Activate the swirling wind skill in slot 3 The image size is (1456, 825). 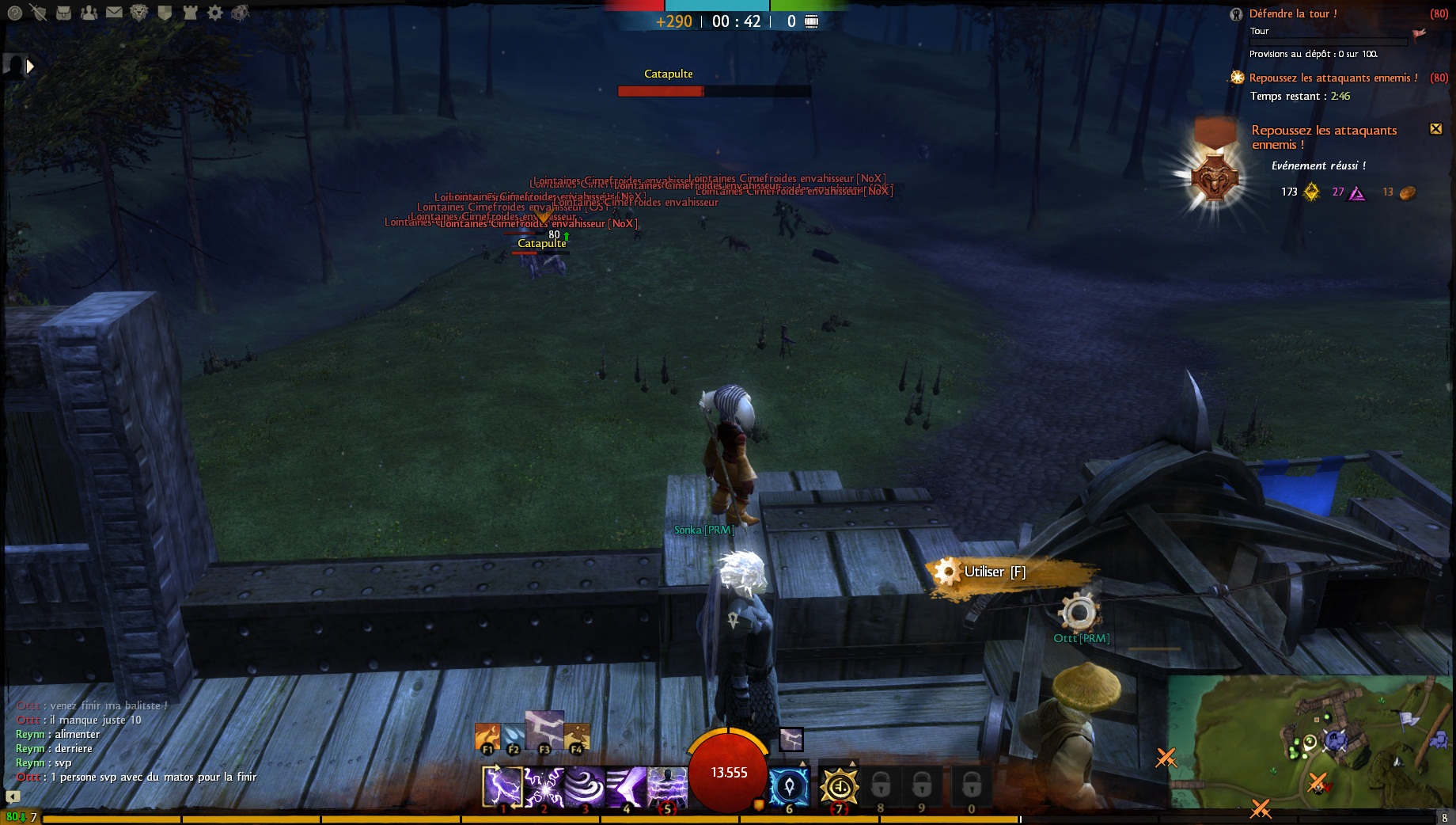[585, 787]
